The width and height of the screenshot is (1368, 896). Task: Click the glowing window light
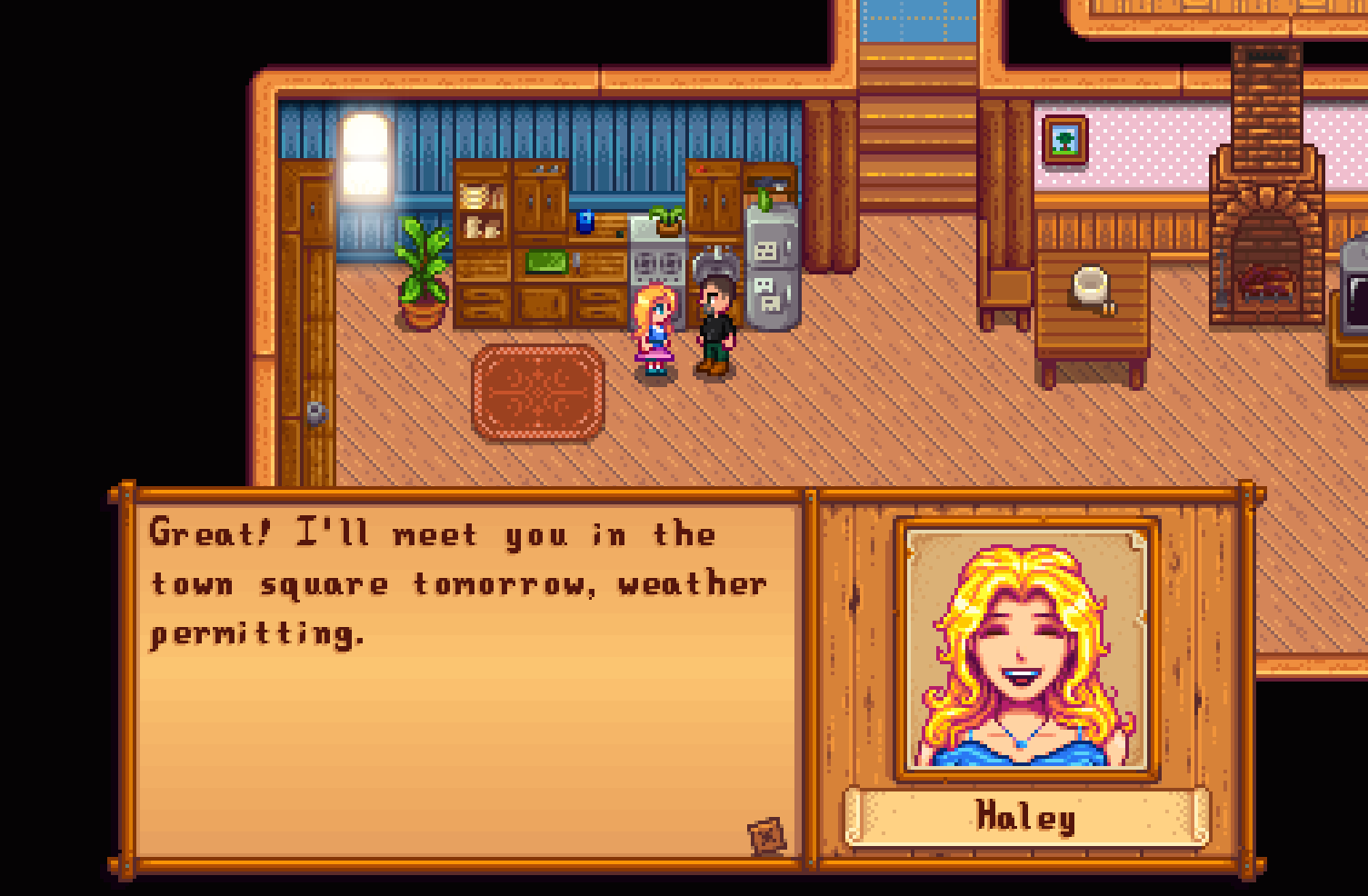pyautogui.click(x=364, y=154)
